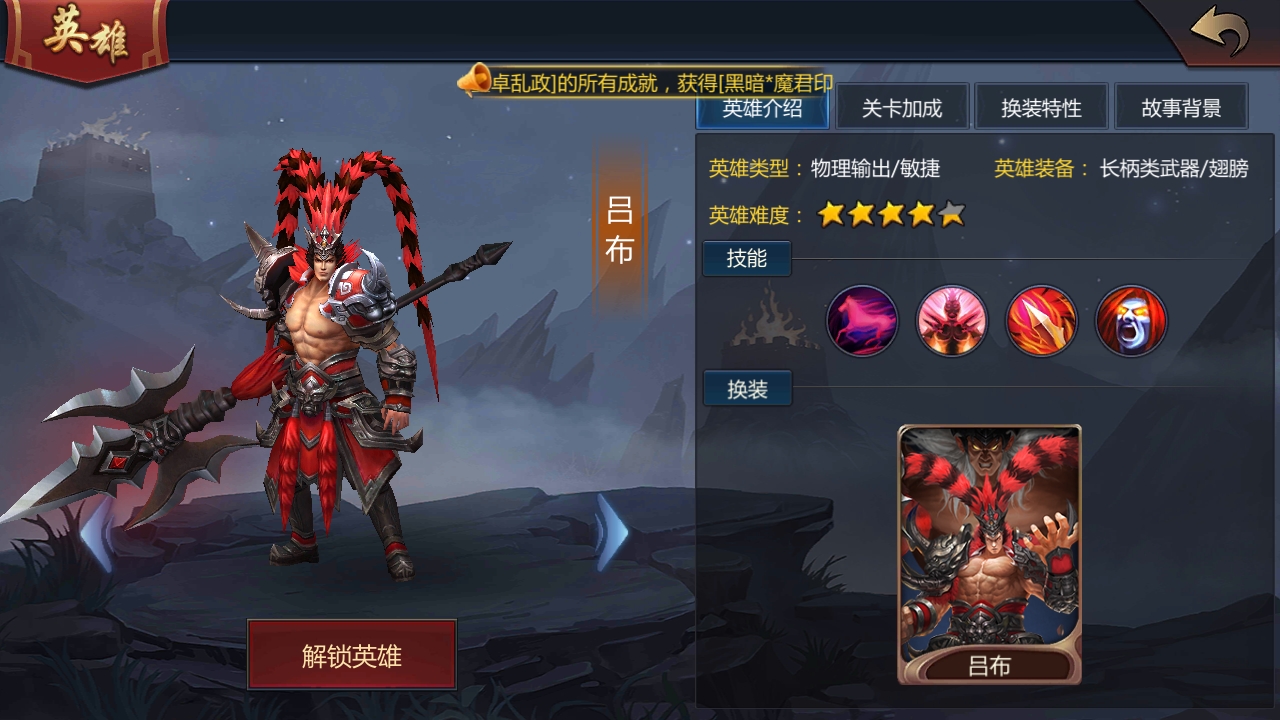Image resolution: width=1280 pixels, height=720 pixels.
Task: Switch to the 换装特性 tab
Action: [x=1043, y=106]
